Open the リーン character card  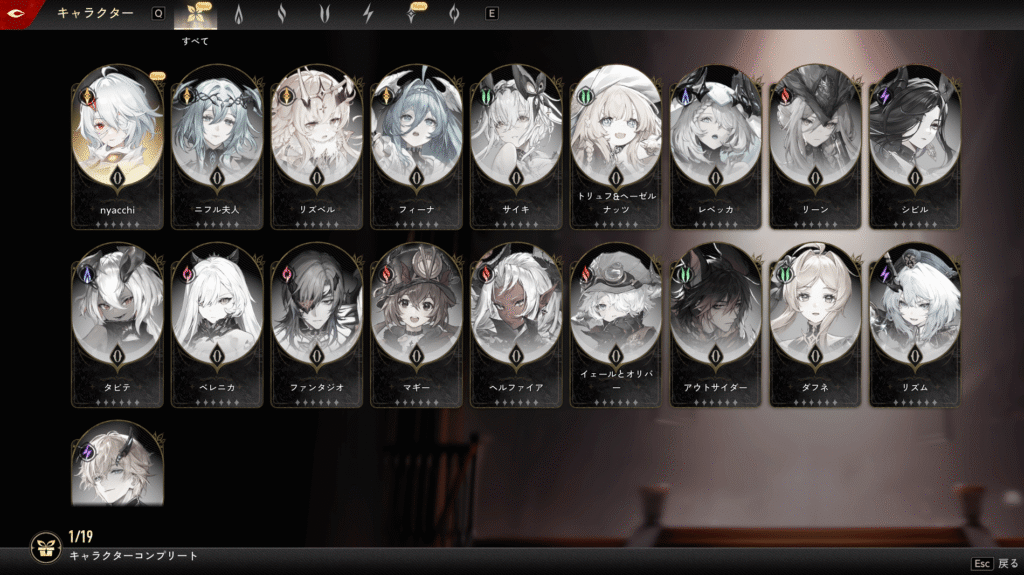(x=816, y=140)
